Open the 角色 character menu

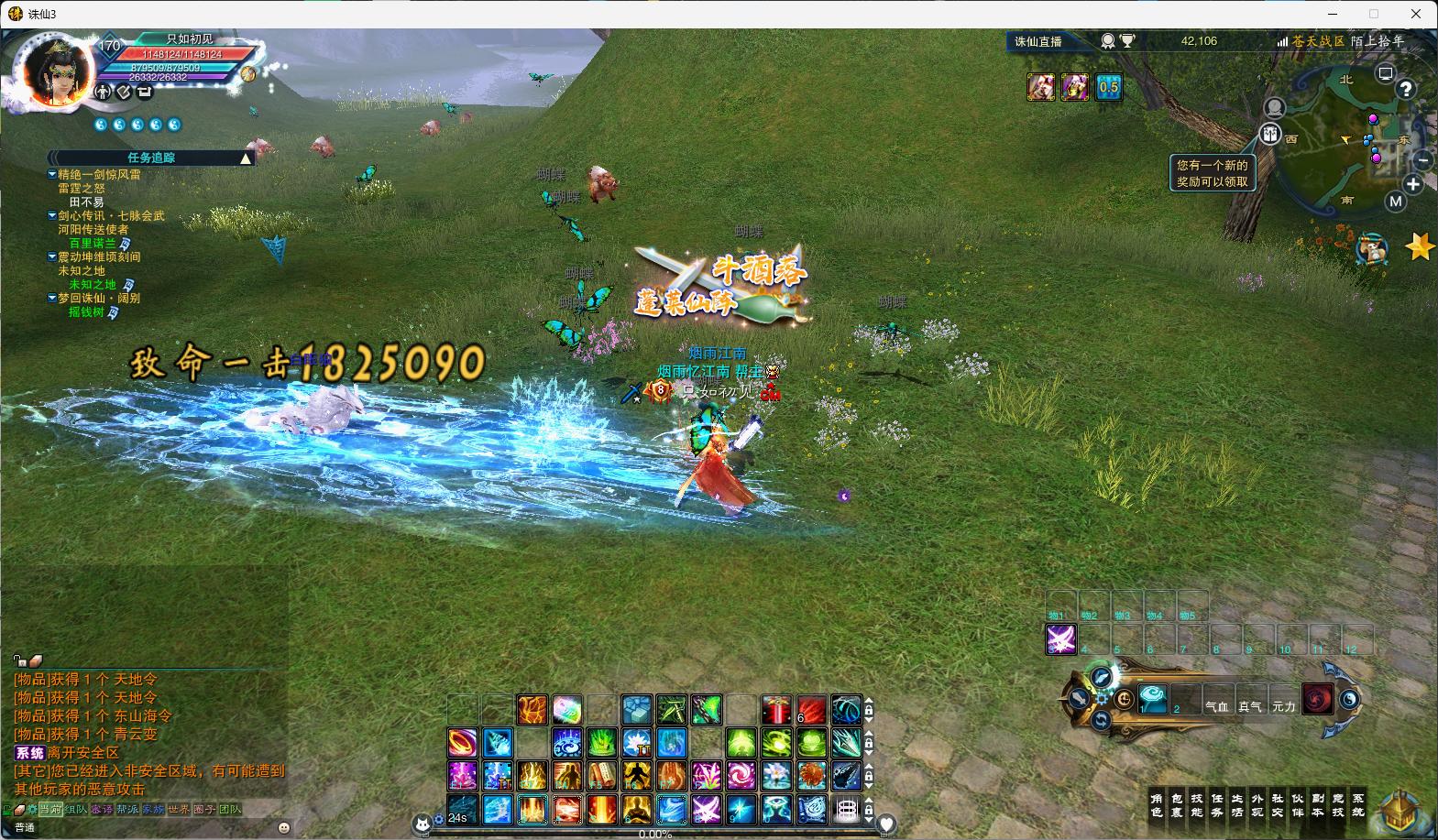coord(1157,805)
